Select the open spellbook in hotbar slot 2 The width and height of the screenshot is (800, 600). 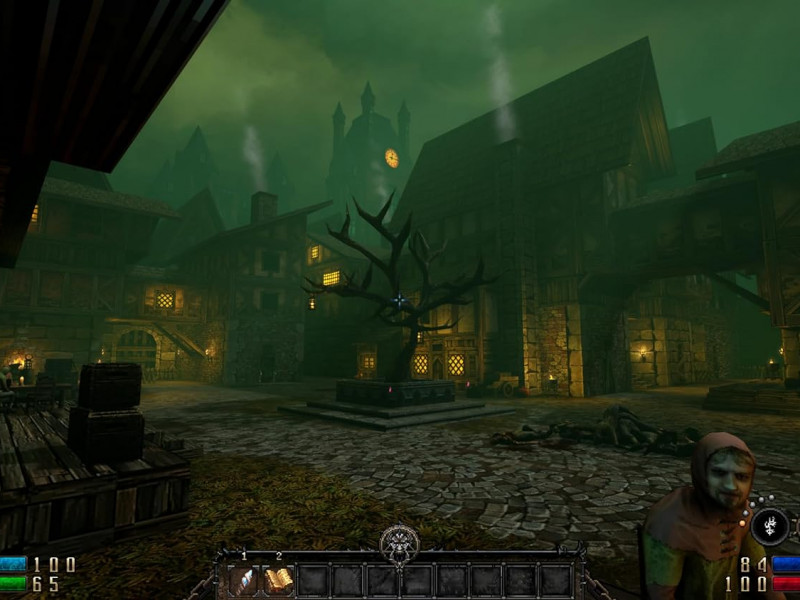278,579
